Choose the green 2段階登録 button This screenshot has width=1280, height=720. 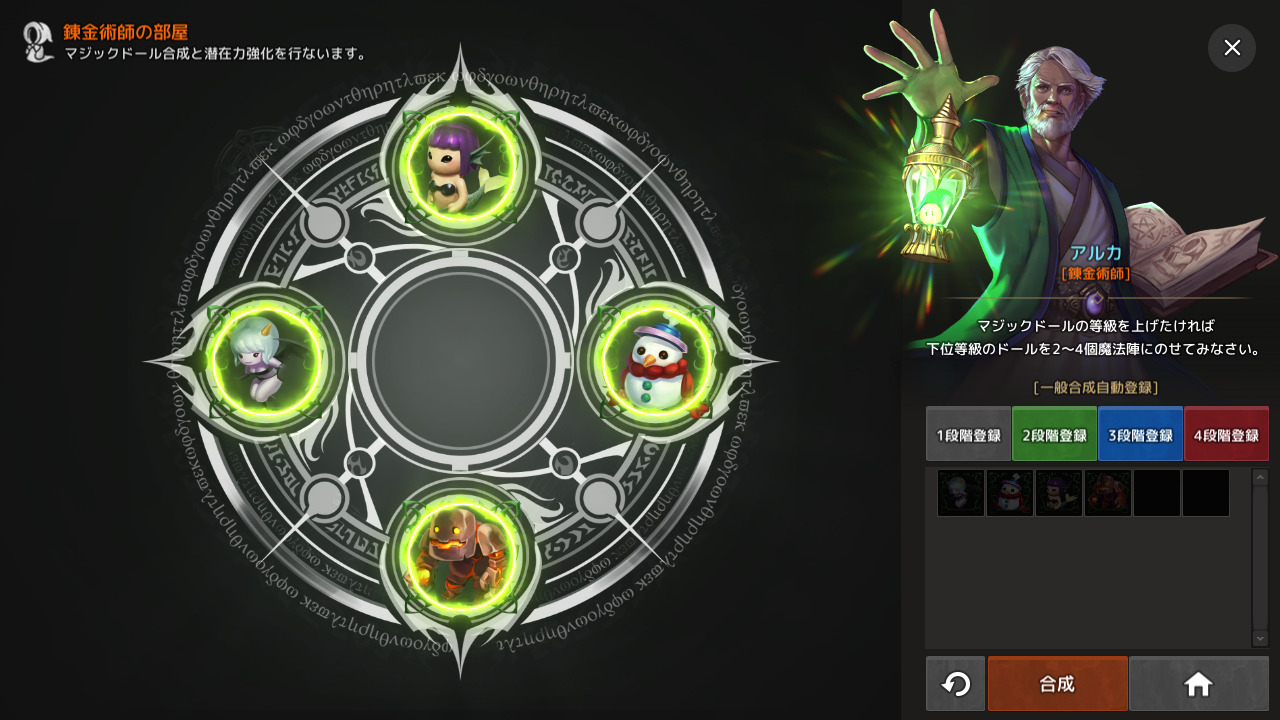1054,434
